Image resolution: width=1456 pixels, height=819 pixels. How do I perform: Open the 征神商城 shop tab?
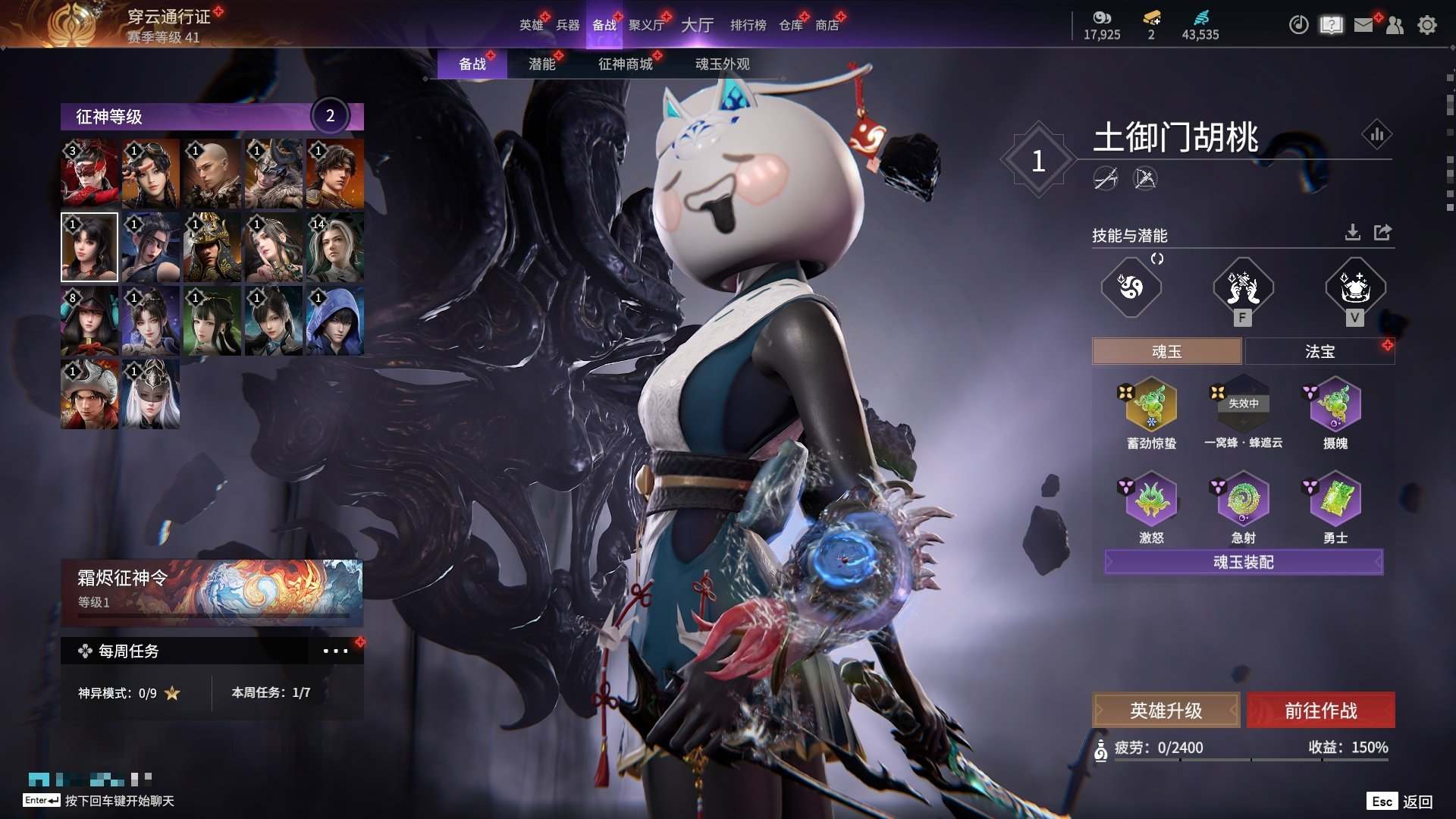coord(625,64)
